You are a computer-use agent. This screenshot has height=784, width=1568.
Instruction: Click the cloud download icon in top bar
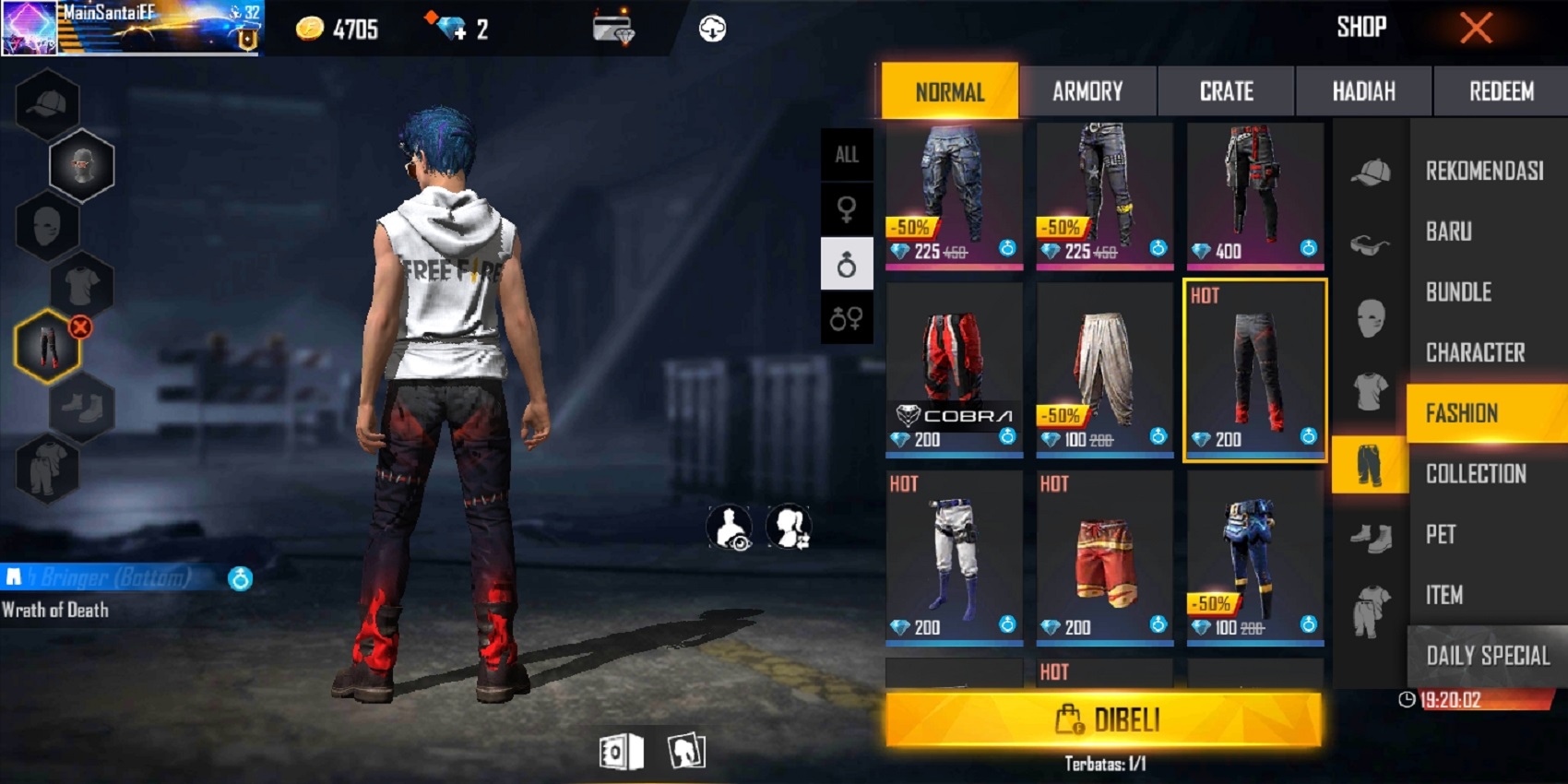[709, 28]
